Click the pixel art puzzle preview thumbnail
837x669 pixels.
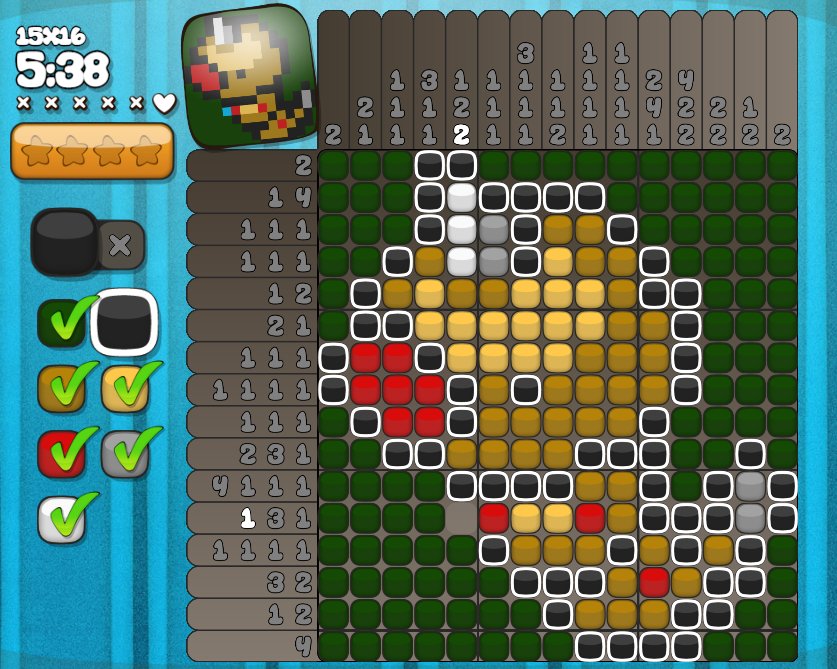[x=248, y=76]
